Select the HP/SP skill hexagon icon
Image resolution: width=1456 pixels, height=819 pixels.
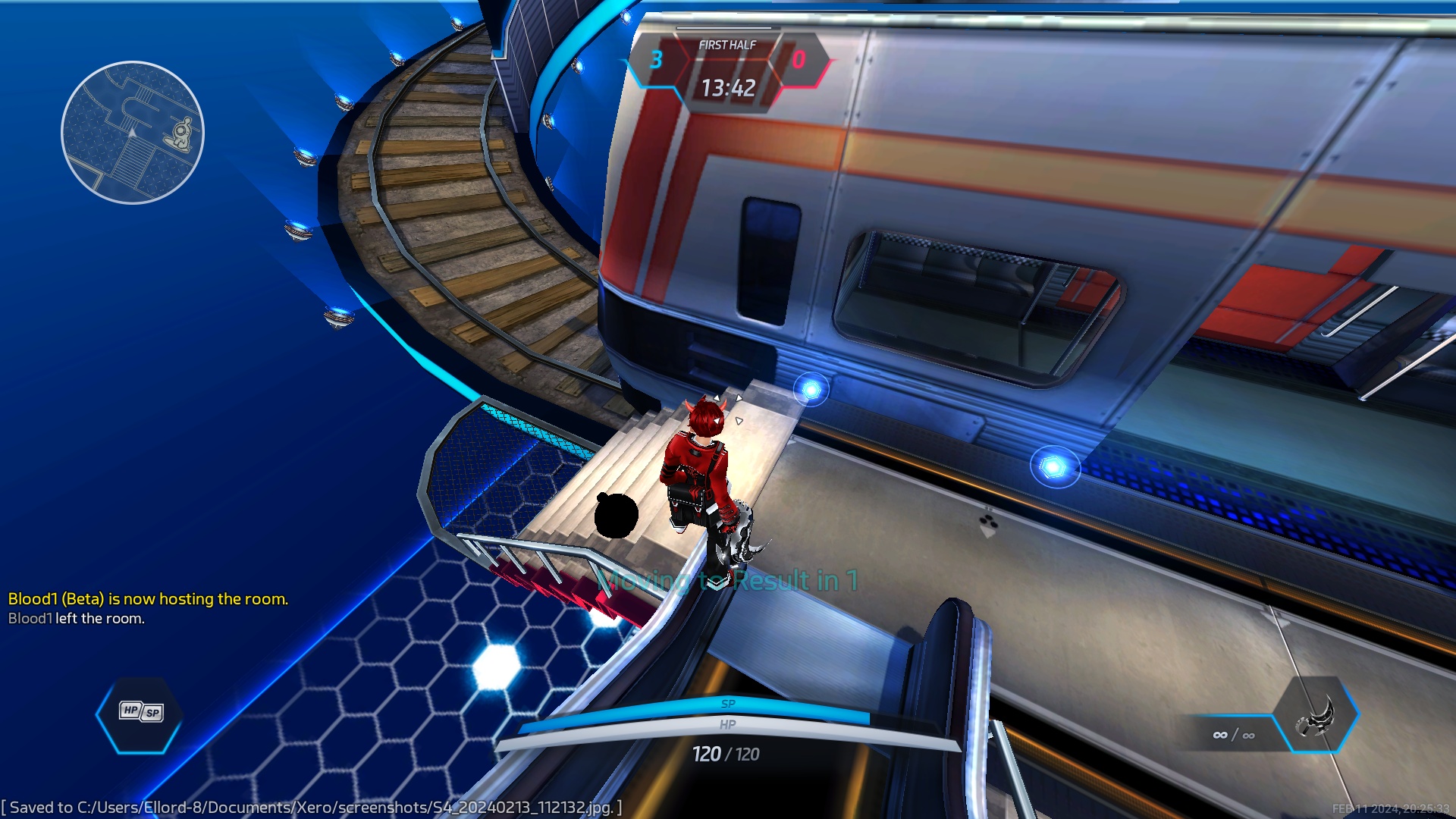point(140,713)
